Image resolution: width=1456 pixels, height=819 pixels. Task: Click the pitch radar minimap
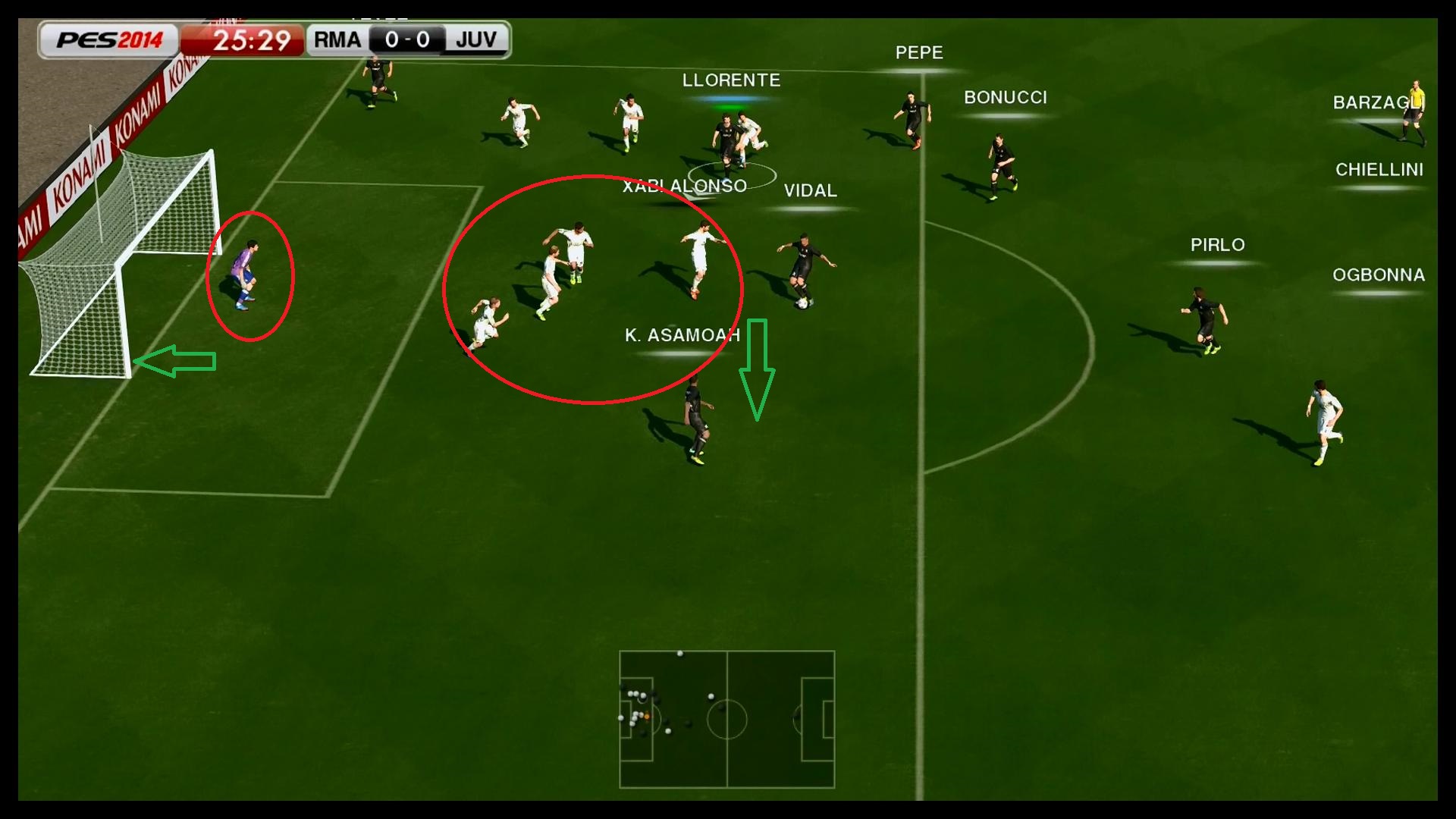(726, 719)
